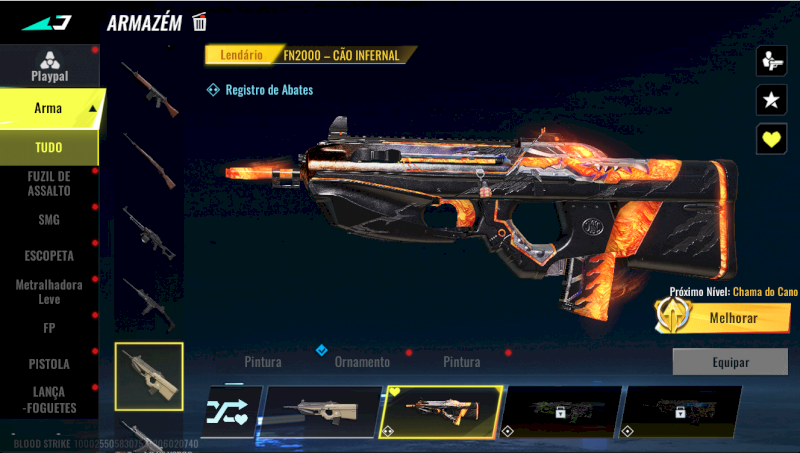Open the Playpal section
This screenshot has height=453, width=800.
pos(49,66)
